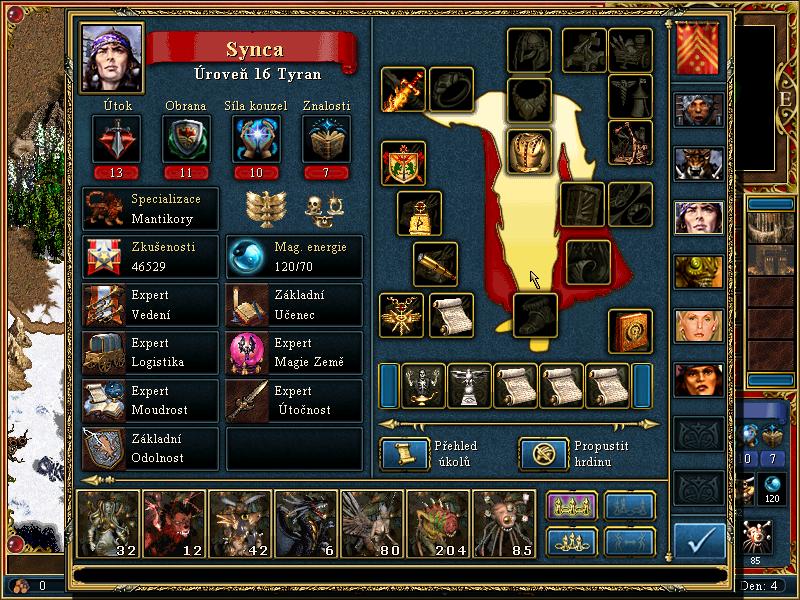Viewport: 800px width, 600px height.
Task: Confirm with the checkmark button
Action: click(700, 540)
